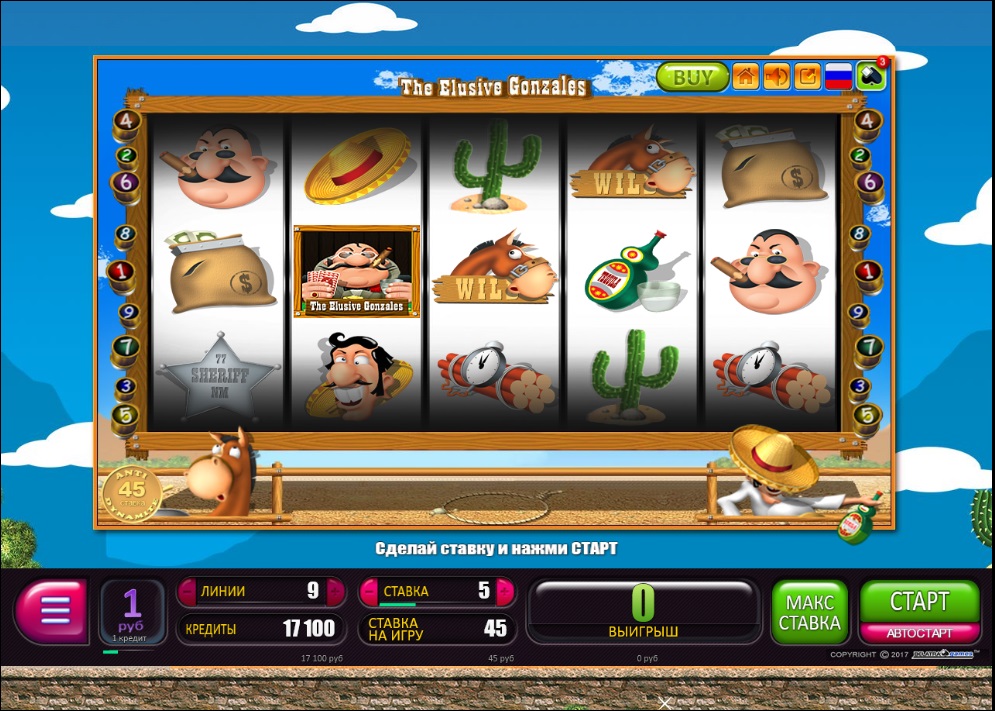Raise the bet (СТАВКА) amount
This screenshot has width=995, height=711.
pyautogui.click(x=504, y=591)
